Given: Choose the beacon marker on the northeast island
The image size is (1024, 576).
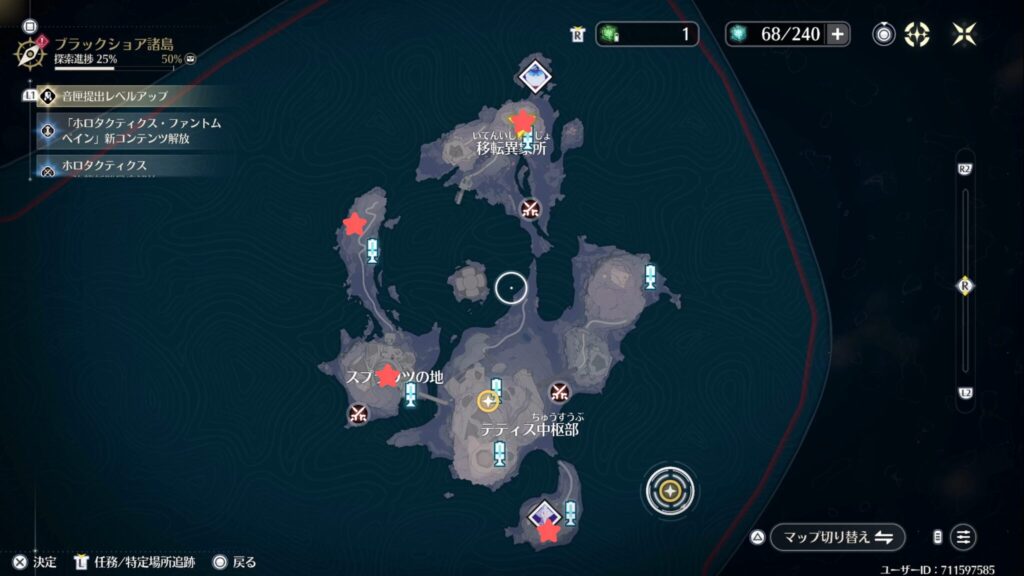Looking at the screenshot, I should (x=651, y=277).
